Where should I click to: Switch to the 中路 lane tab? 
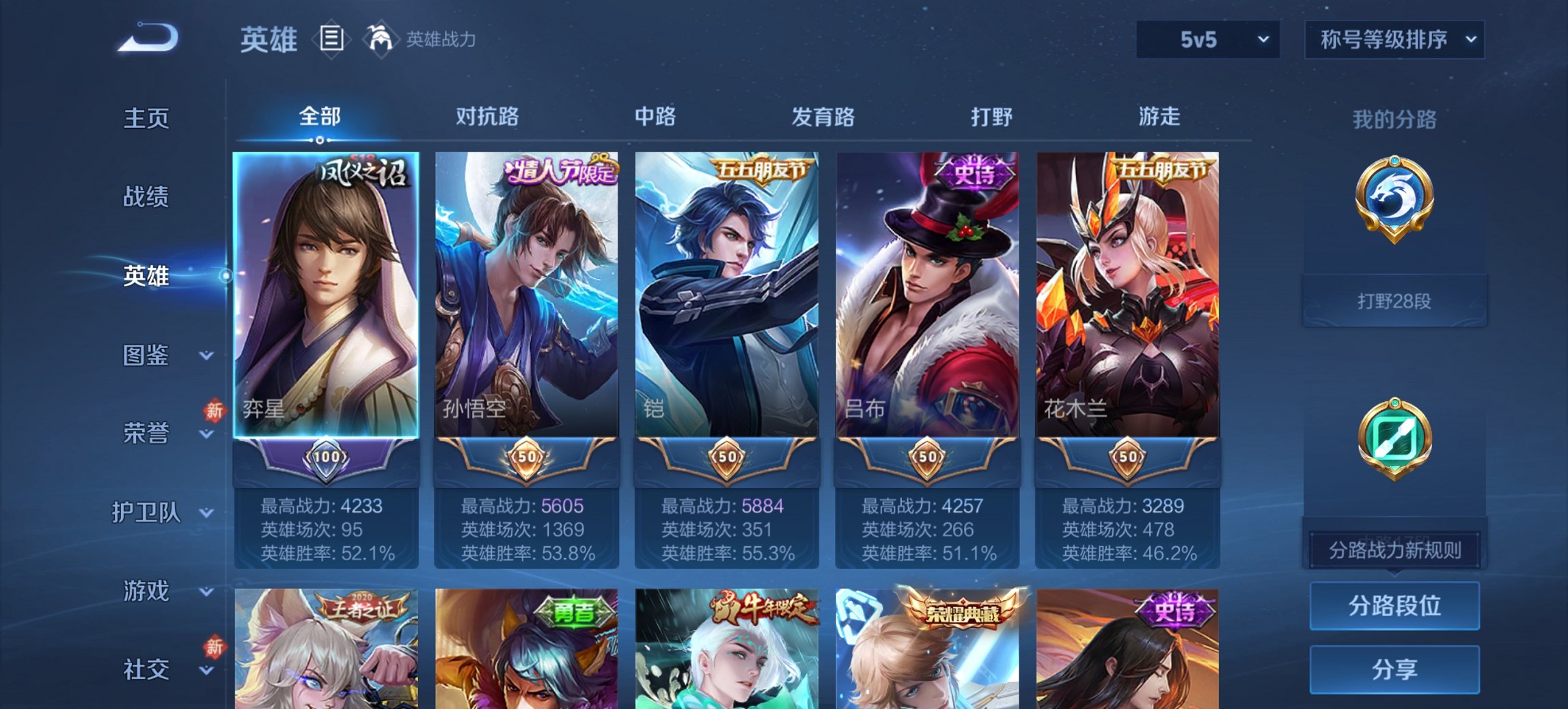pos(654,116)
